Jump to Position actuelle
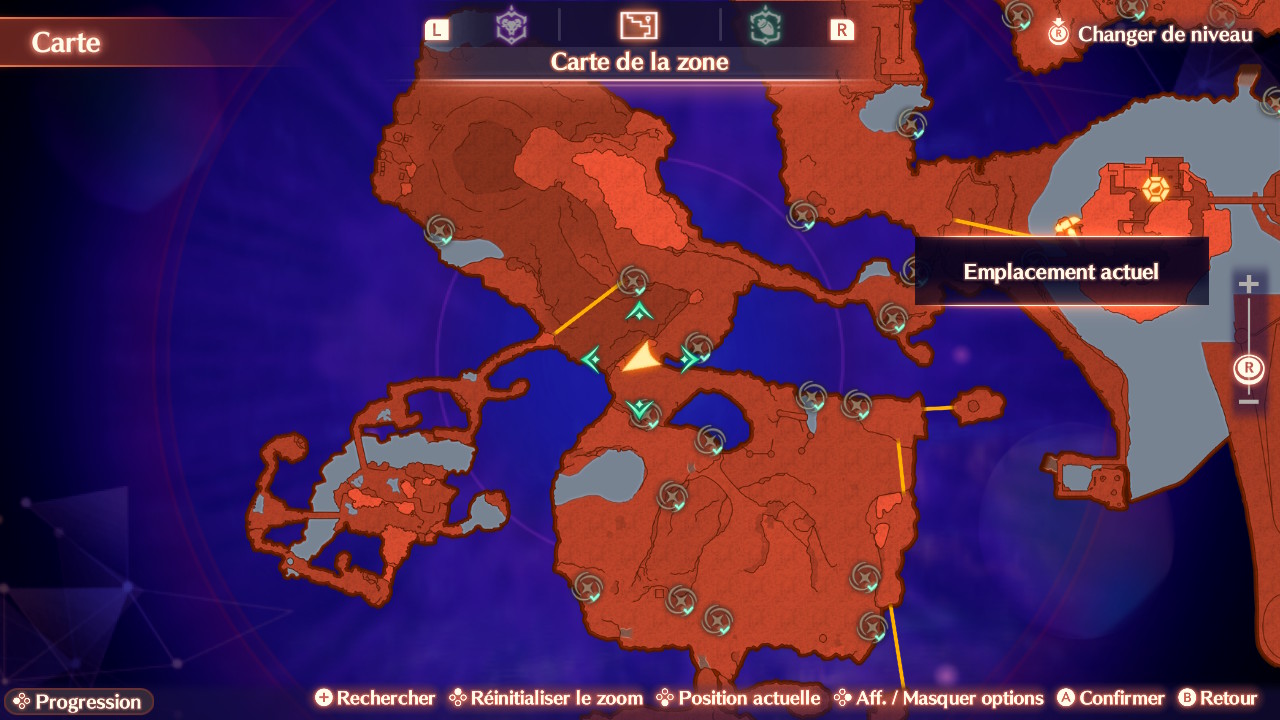This screenshot has height=720, width=1280. [738, 698]
